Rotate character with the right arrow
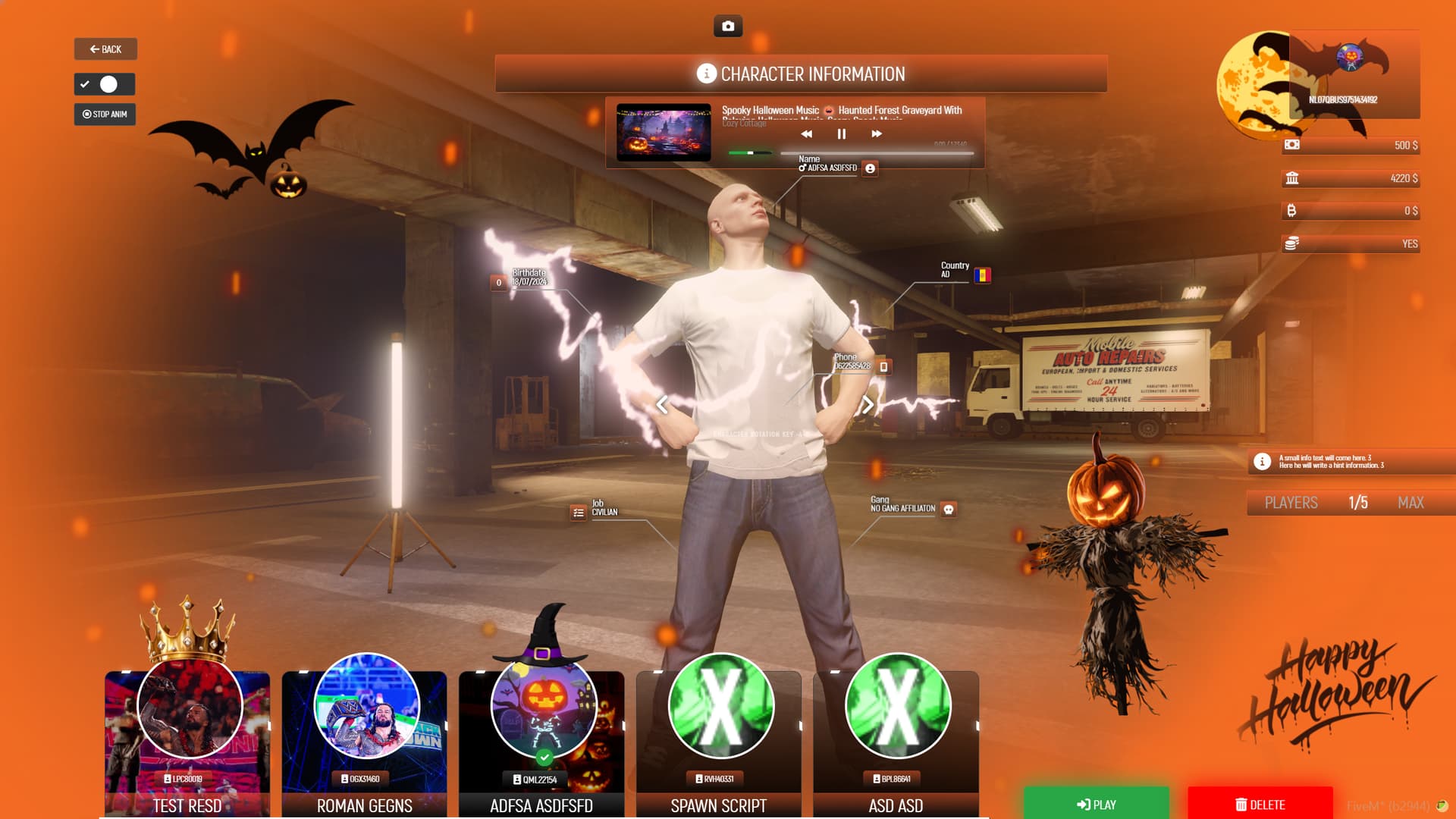1456x819 pixels. [x=868, y=405]
